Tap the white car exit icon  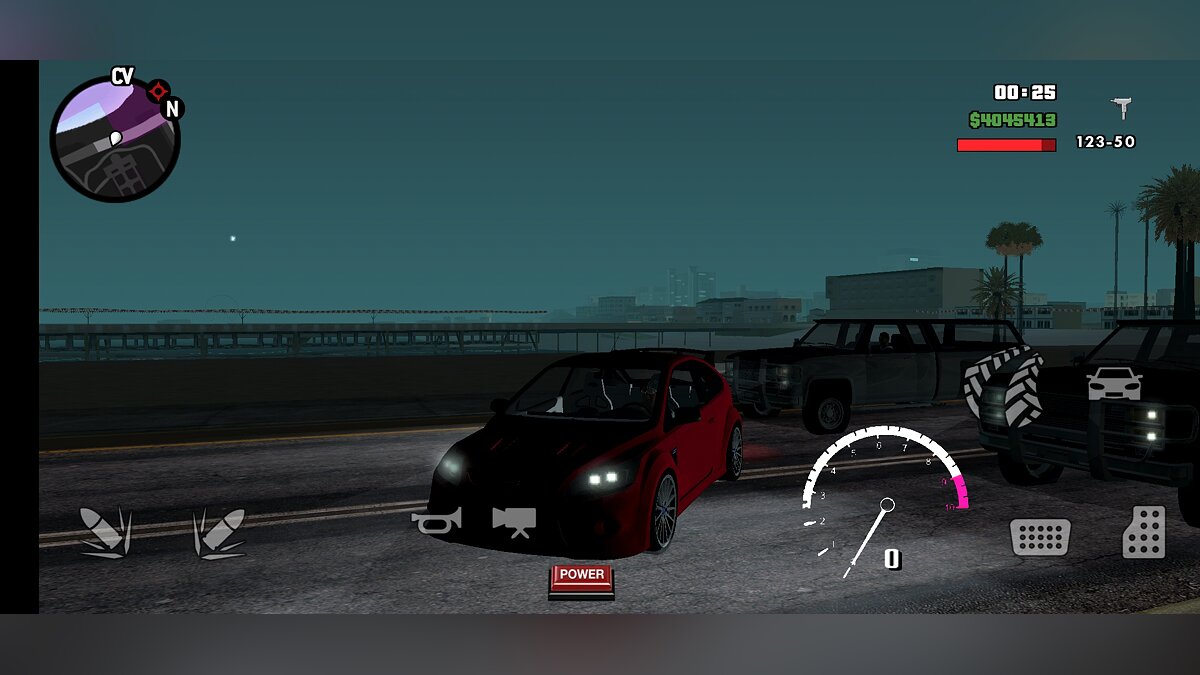point(1114,383)
